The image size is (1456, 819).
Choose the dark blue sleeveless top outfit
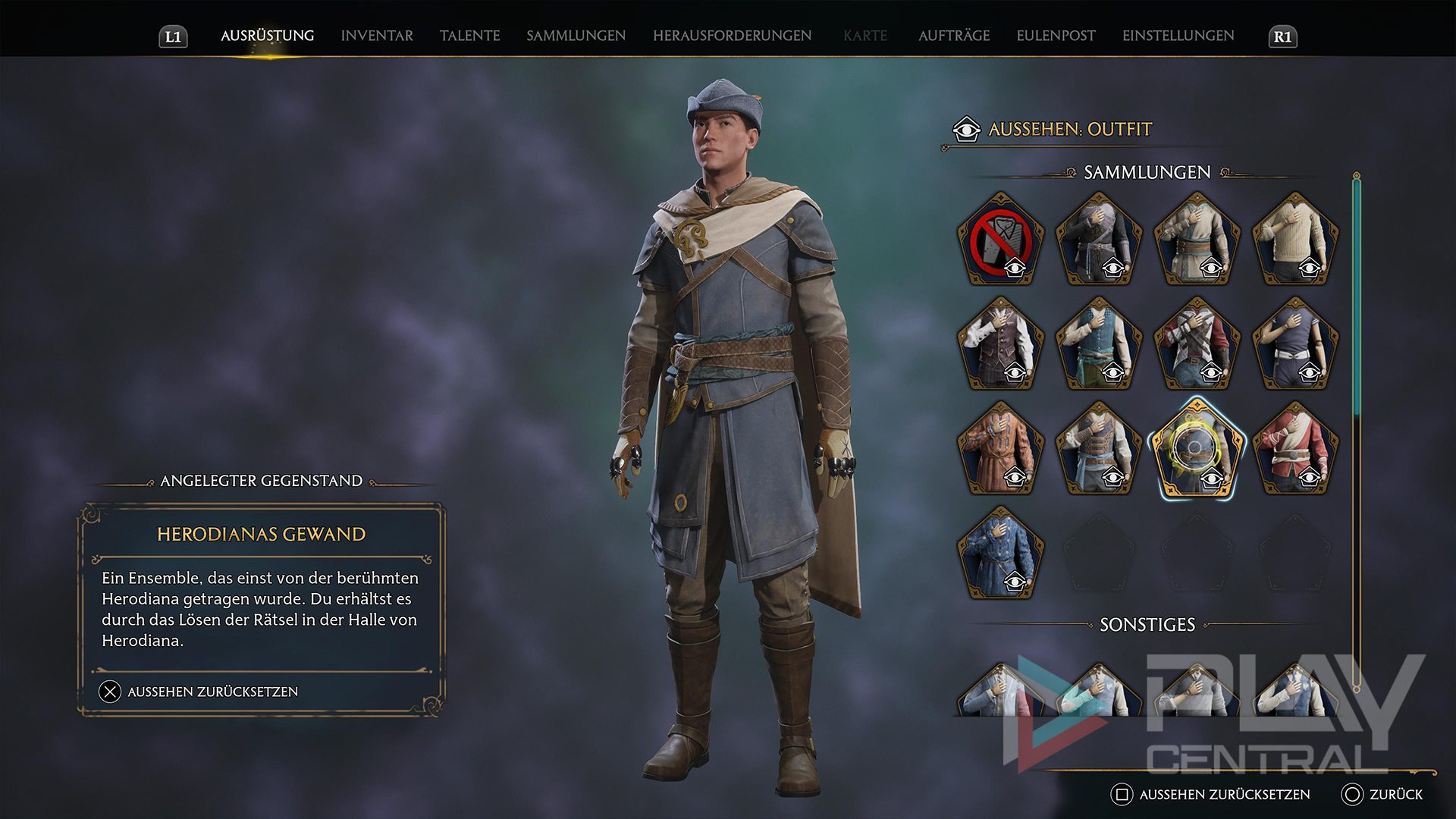click(1295, 344)
